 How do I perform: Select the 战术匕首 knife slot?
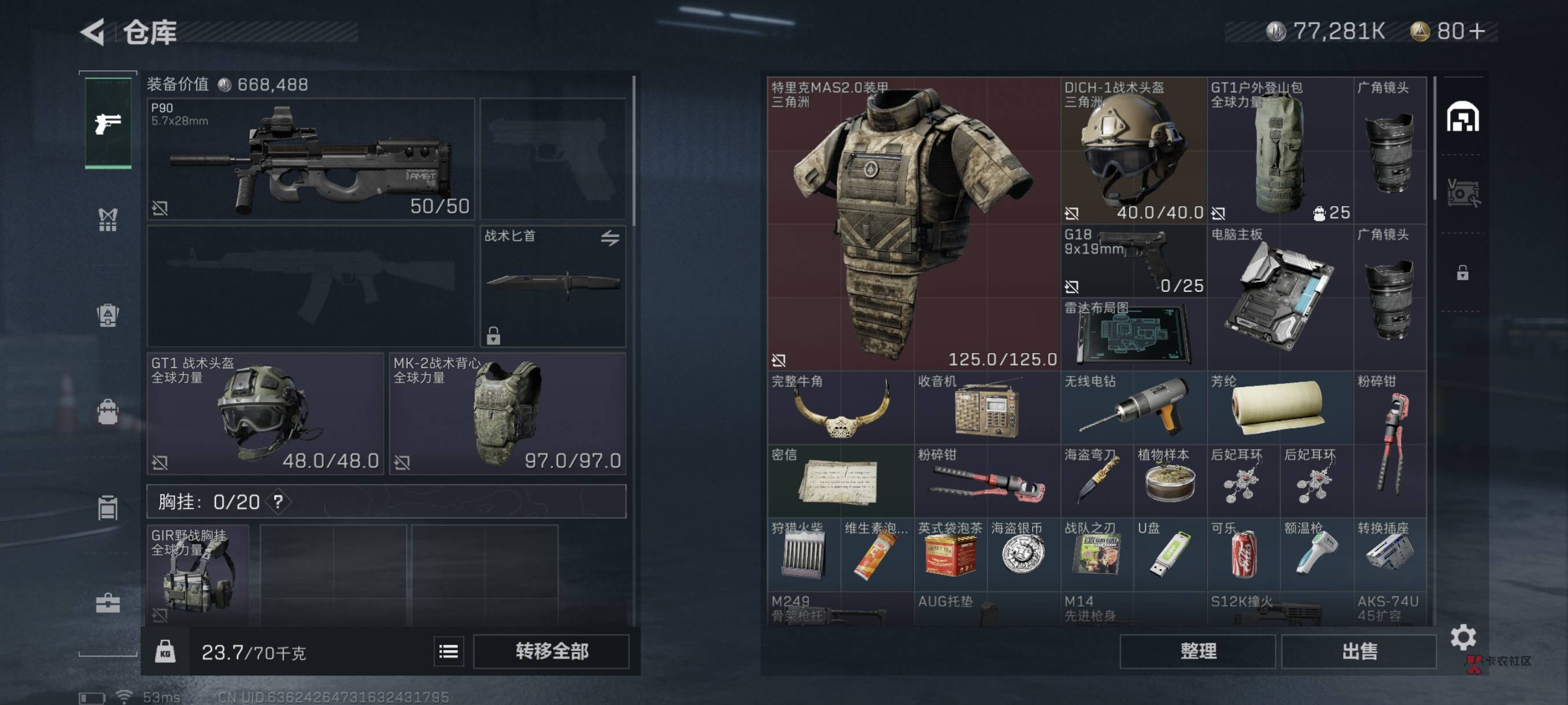pyautogui.click(x=553, y=286)
